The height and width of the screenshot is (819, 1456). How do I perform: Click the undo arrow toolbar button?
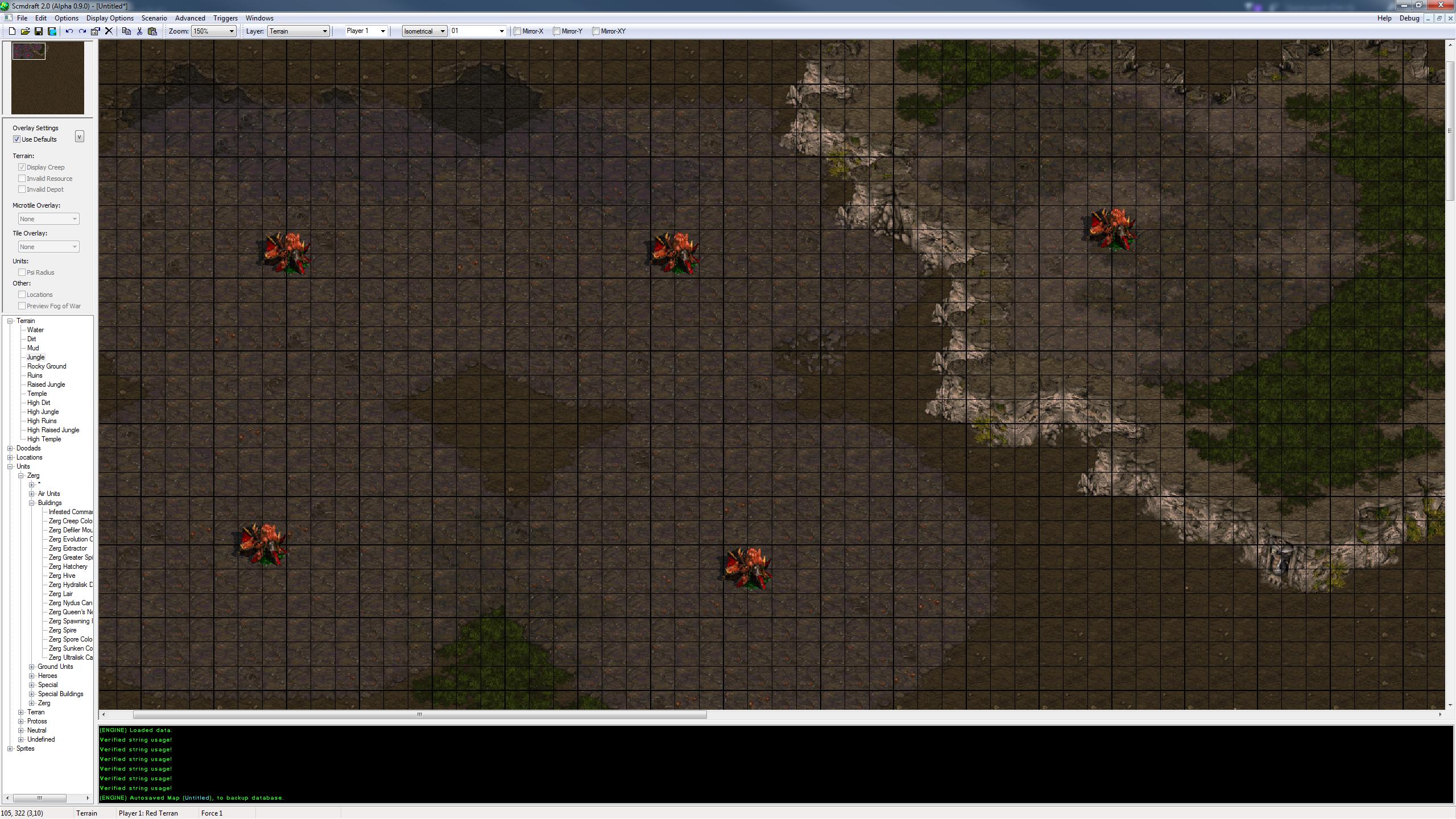point(69,31)
